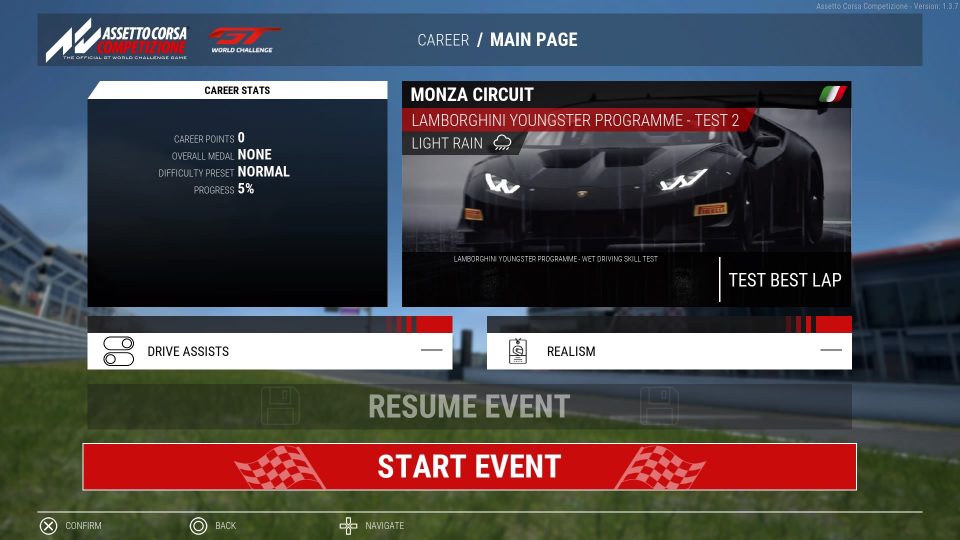Select the Monza Circuit event card
Screen dimensions: 960x540
(x=626, y=194)
